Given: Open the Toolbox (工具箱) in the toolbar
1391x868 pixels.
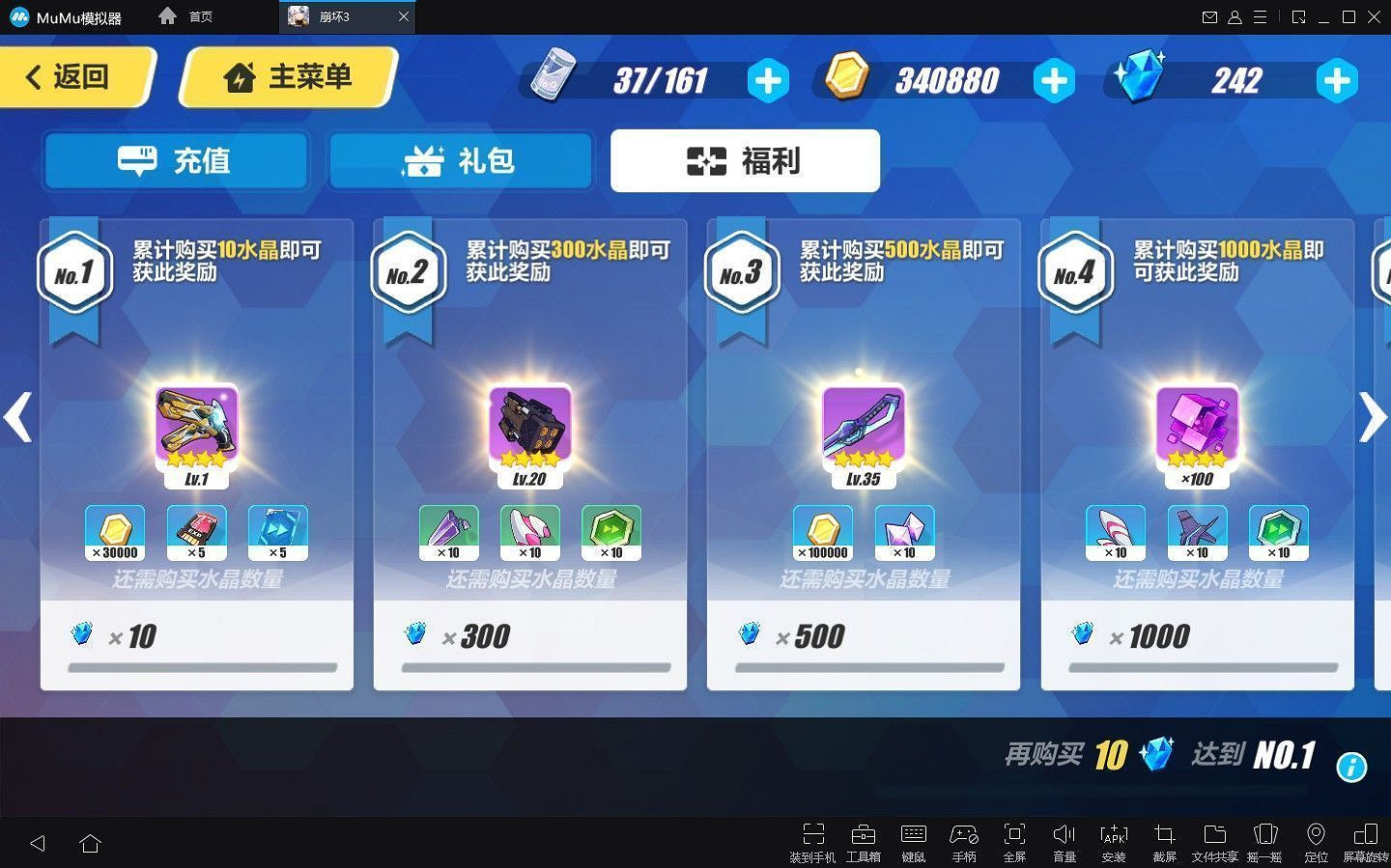Looking at the screenshot, I should 863,838.
